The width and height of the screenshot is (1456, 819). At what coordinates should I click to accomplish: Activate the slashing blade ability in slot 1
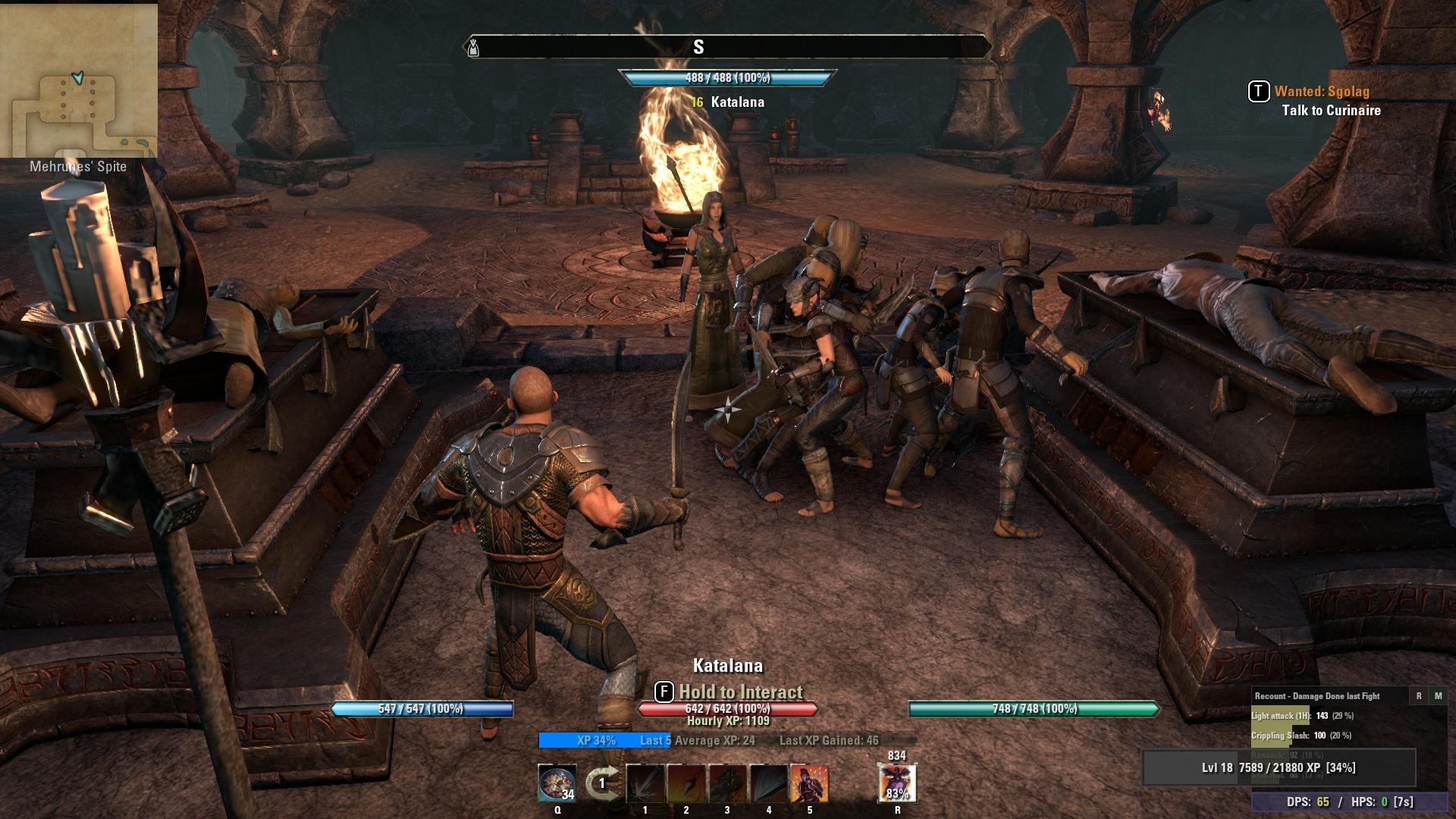645,783
